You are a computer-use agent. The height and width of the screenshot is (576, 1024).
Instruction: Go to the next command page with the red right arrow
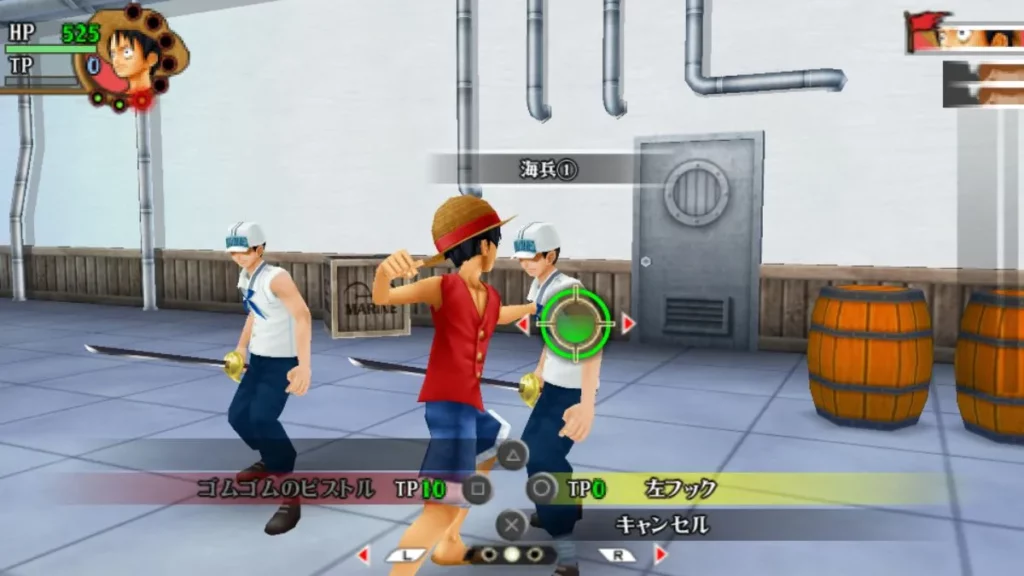[660, 554]
